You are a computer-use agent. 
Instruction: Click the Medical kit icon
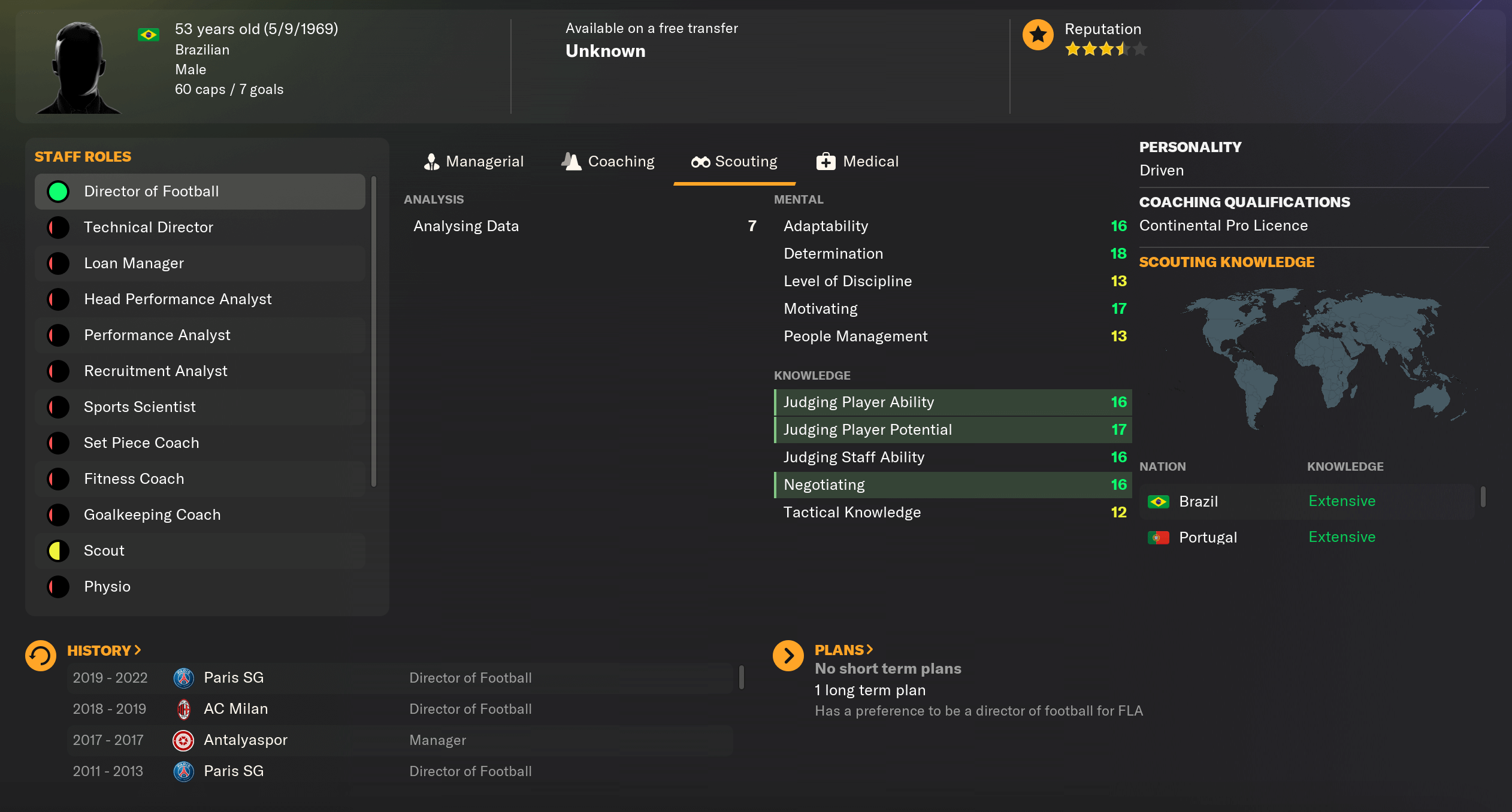tap(825, 161)
